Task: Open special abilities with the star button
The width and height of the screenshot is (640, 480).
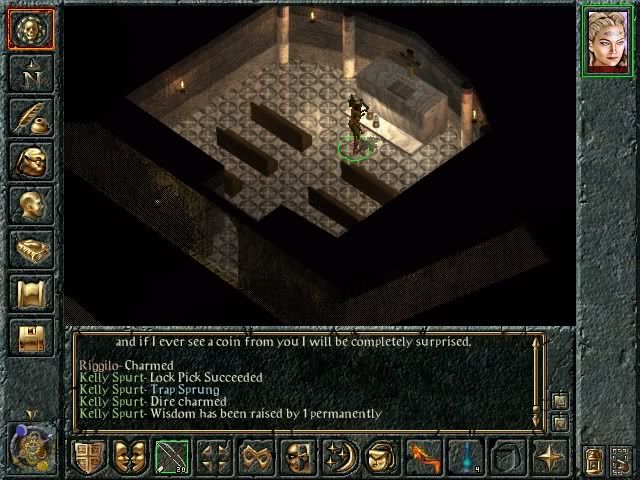Action: pyautogui.click(x=549, y=458)
